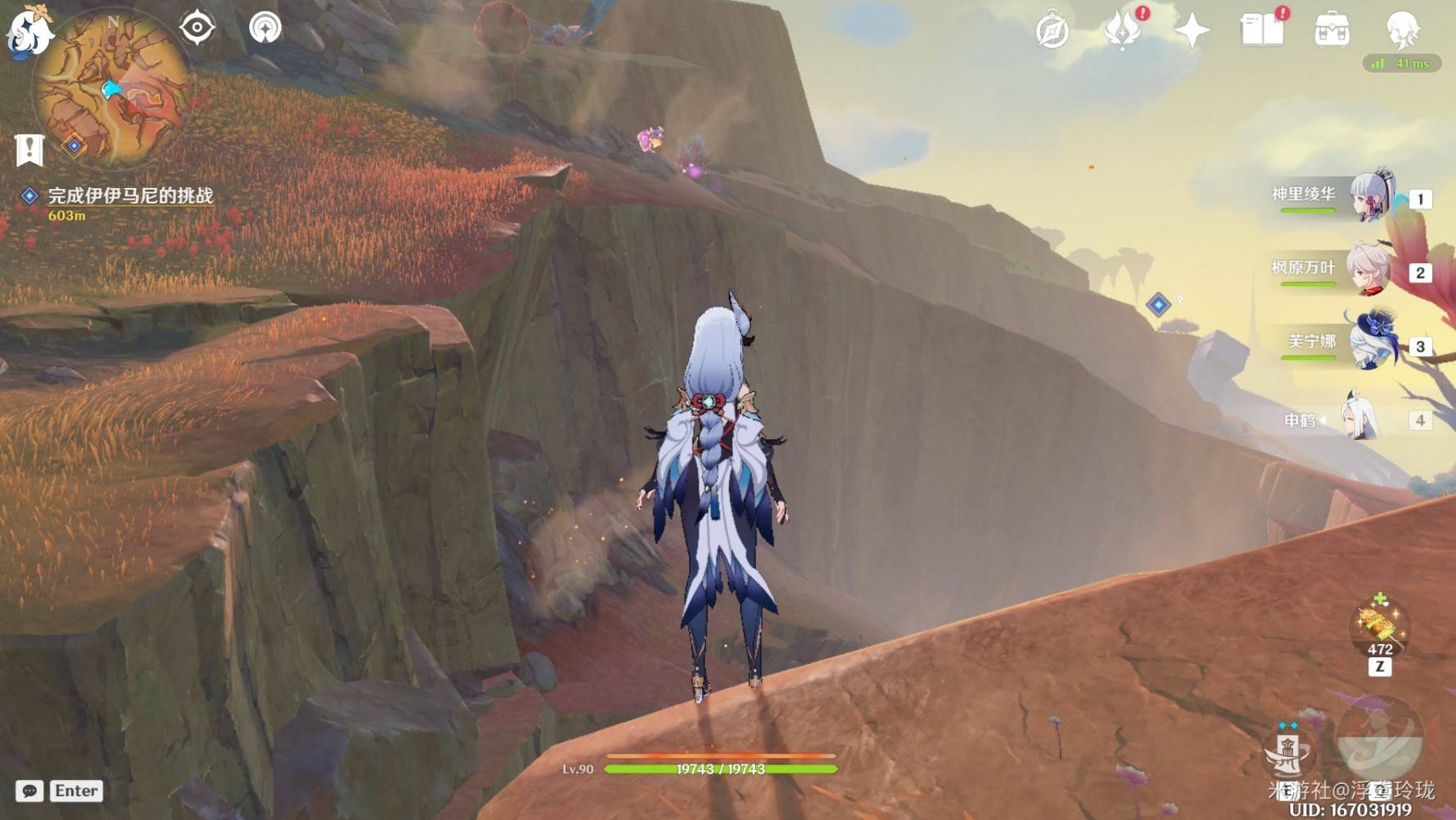Open the circular minimap
Image resolution: width=1456 pixels, height=820 pixels.
coord(111,92)
